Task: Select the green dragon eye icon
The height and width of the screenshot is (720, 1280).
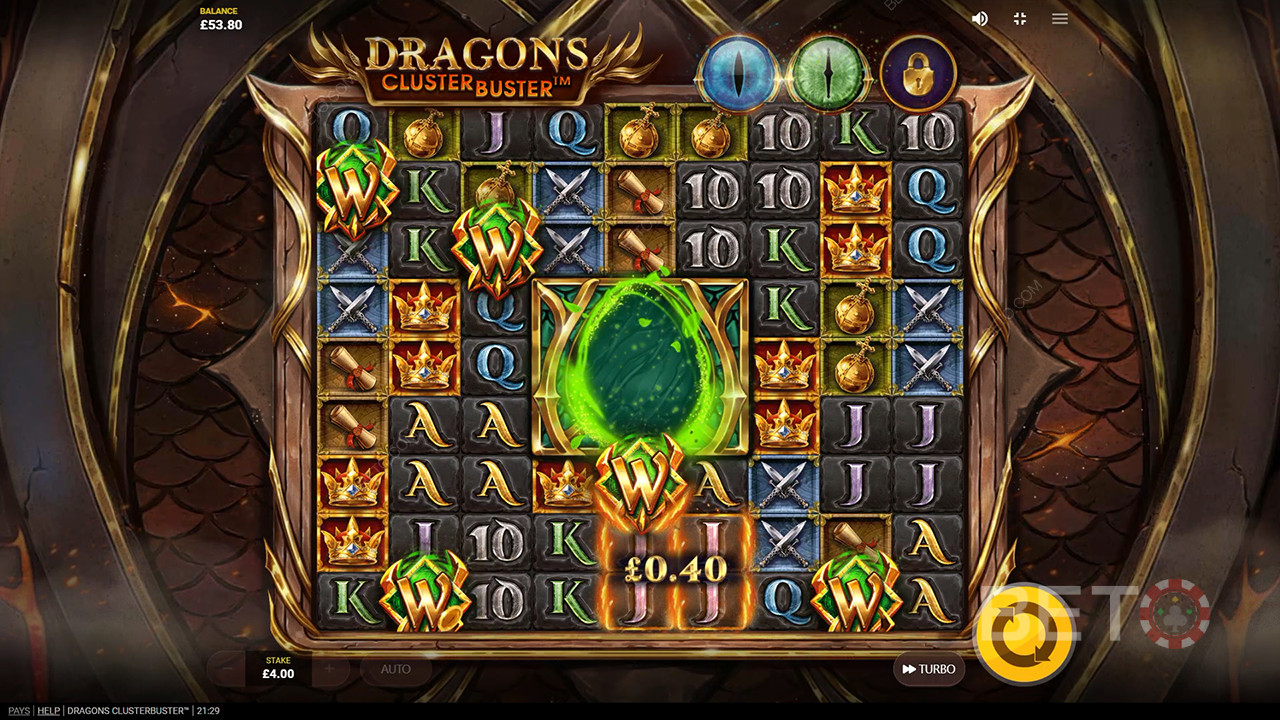Action: (828, 73)
